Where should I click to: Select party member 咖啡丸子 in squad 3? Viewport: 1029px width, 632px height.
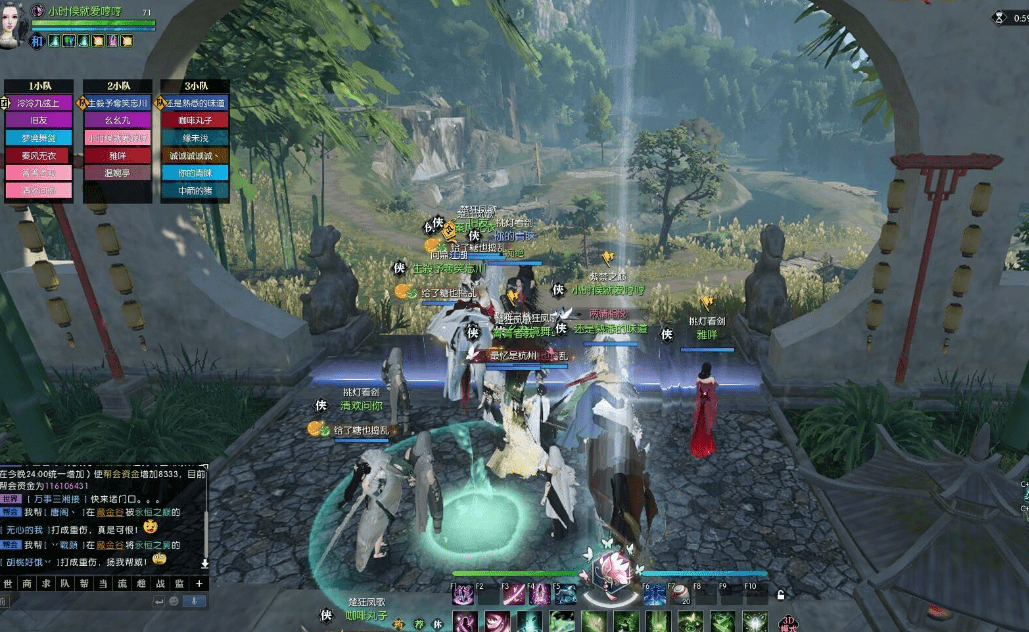coord(195,120)
